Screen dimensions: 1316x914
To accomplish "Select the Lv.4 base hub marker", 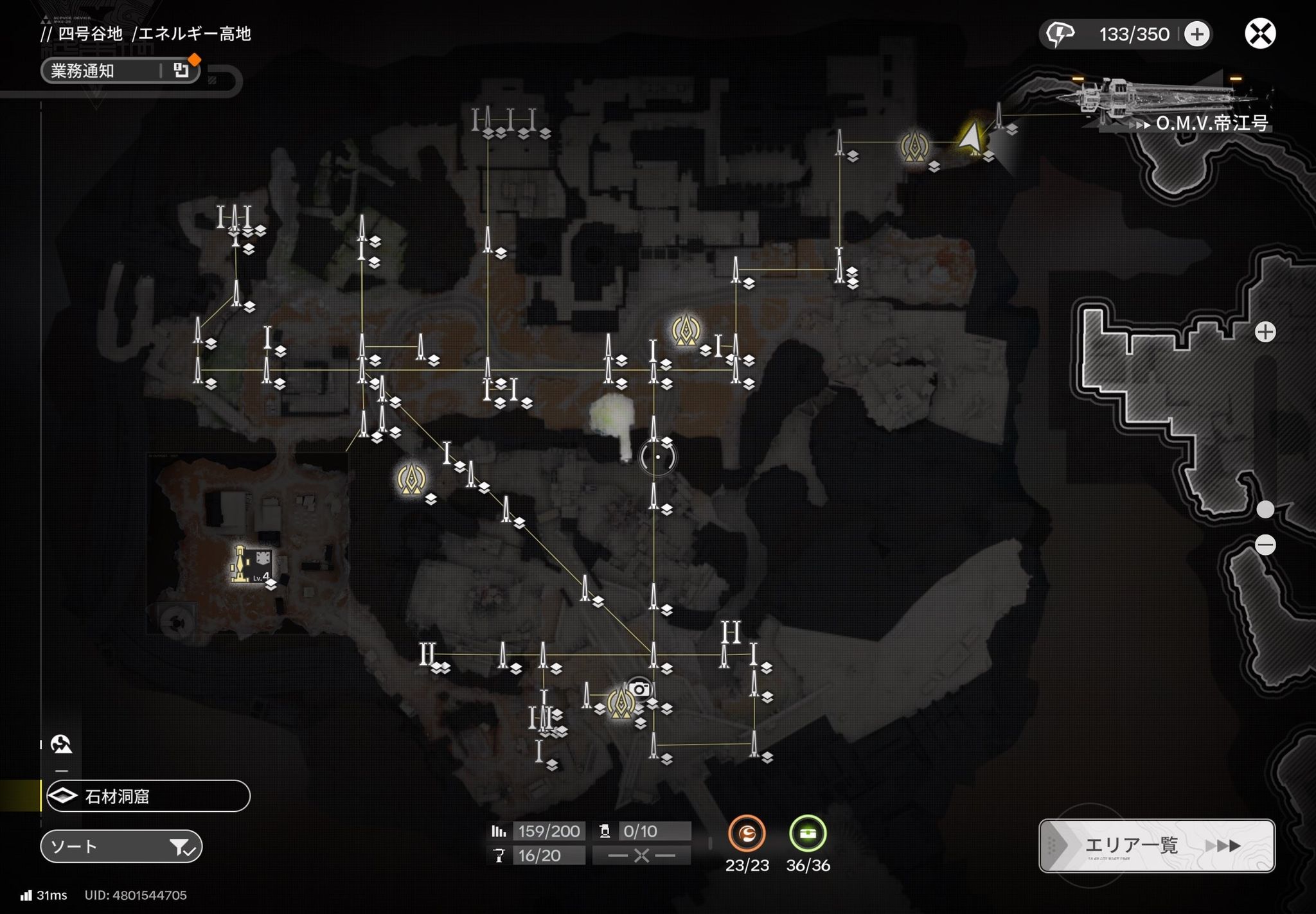I will (249, 565).
